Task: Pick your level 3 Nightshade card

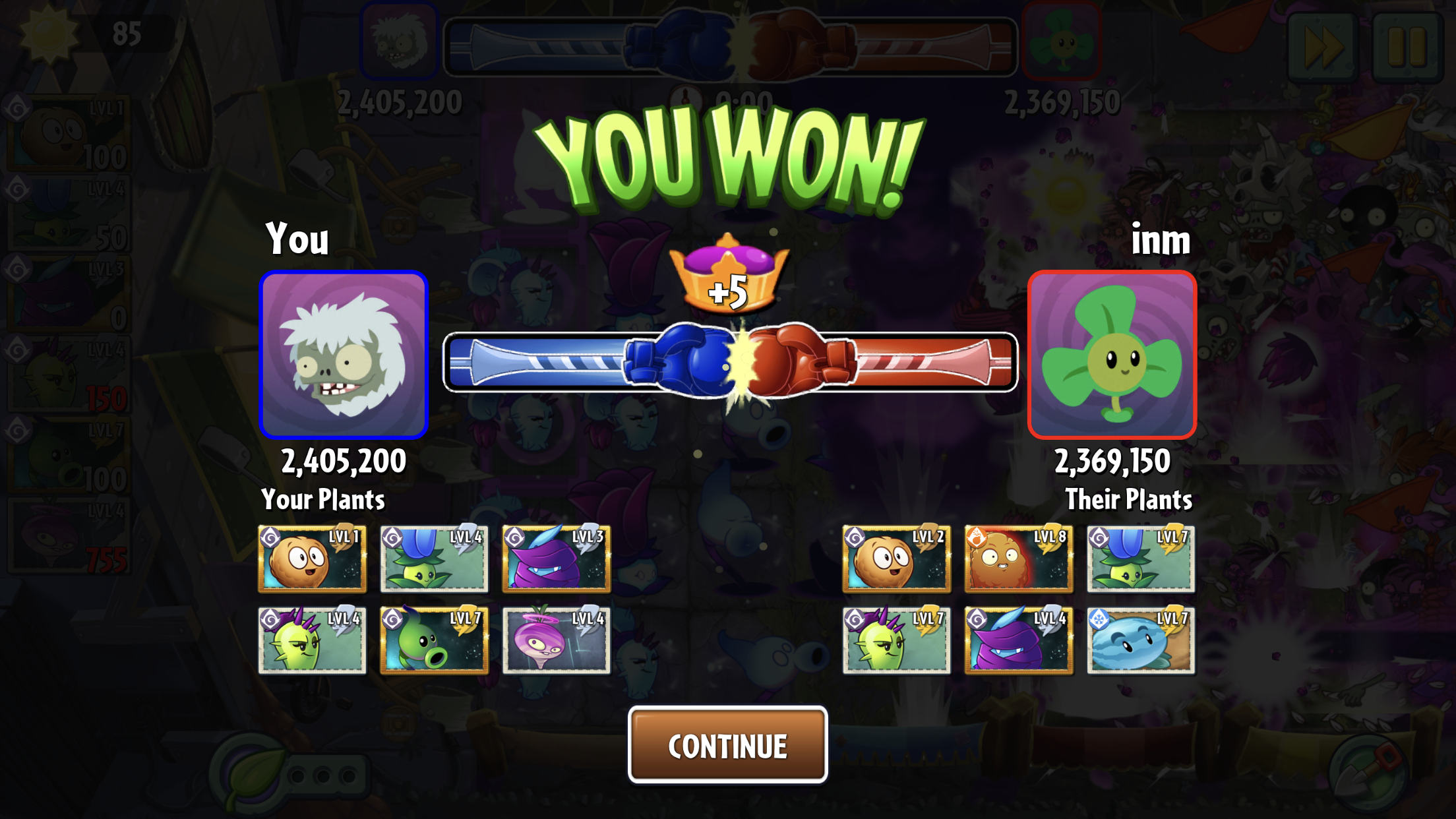Action: coord(556,559)
